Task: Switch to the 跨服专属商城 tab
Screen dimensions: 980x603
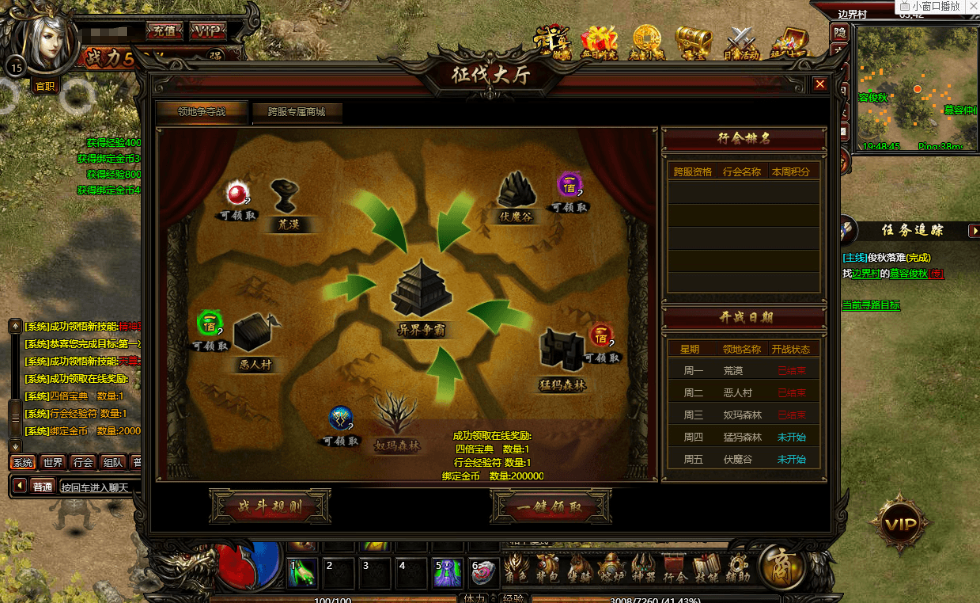Action: pos(296,112)
